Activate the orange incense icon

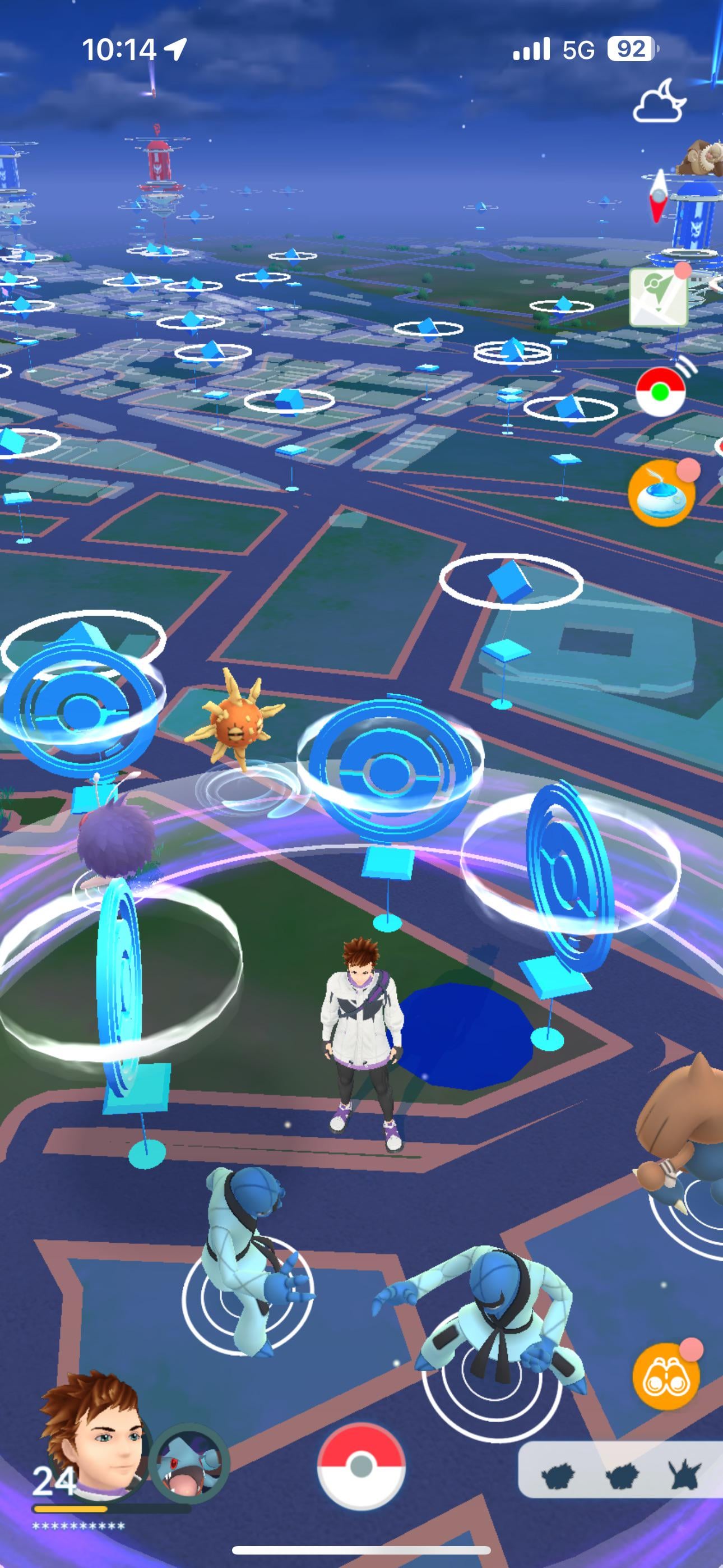click(x=661, y=493)
